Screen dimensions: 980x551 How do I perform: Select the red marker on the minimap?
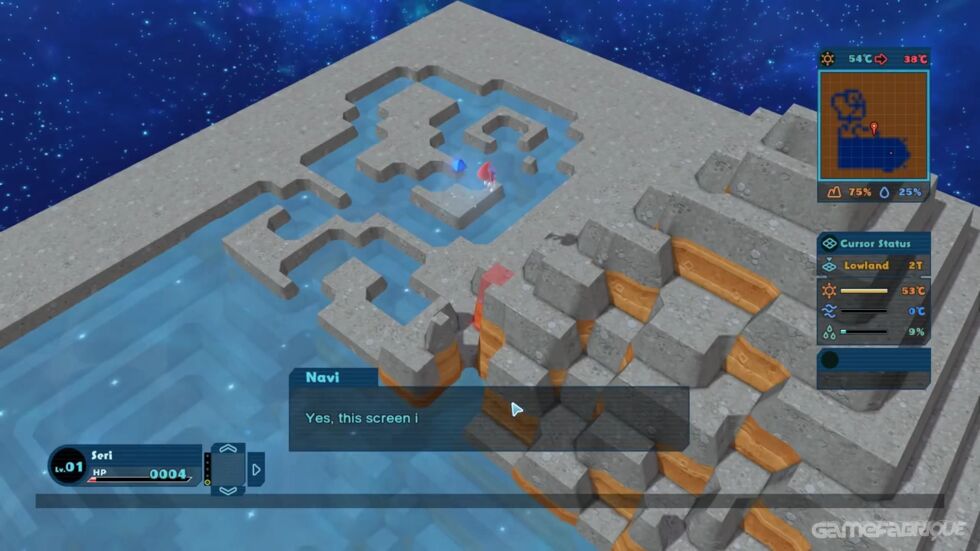tap(874, 128)
